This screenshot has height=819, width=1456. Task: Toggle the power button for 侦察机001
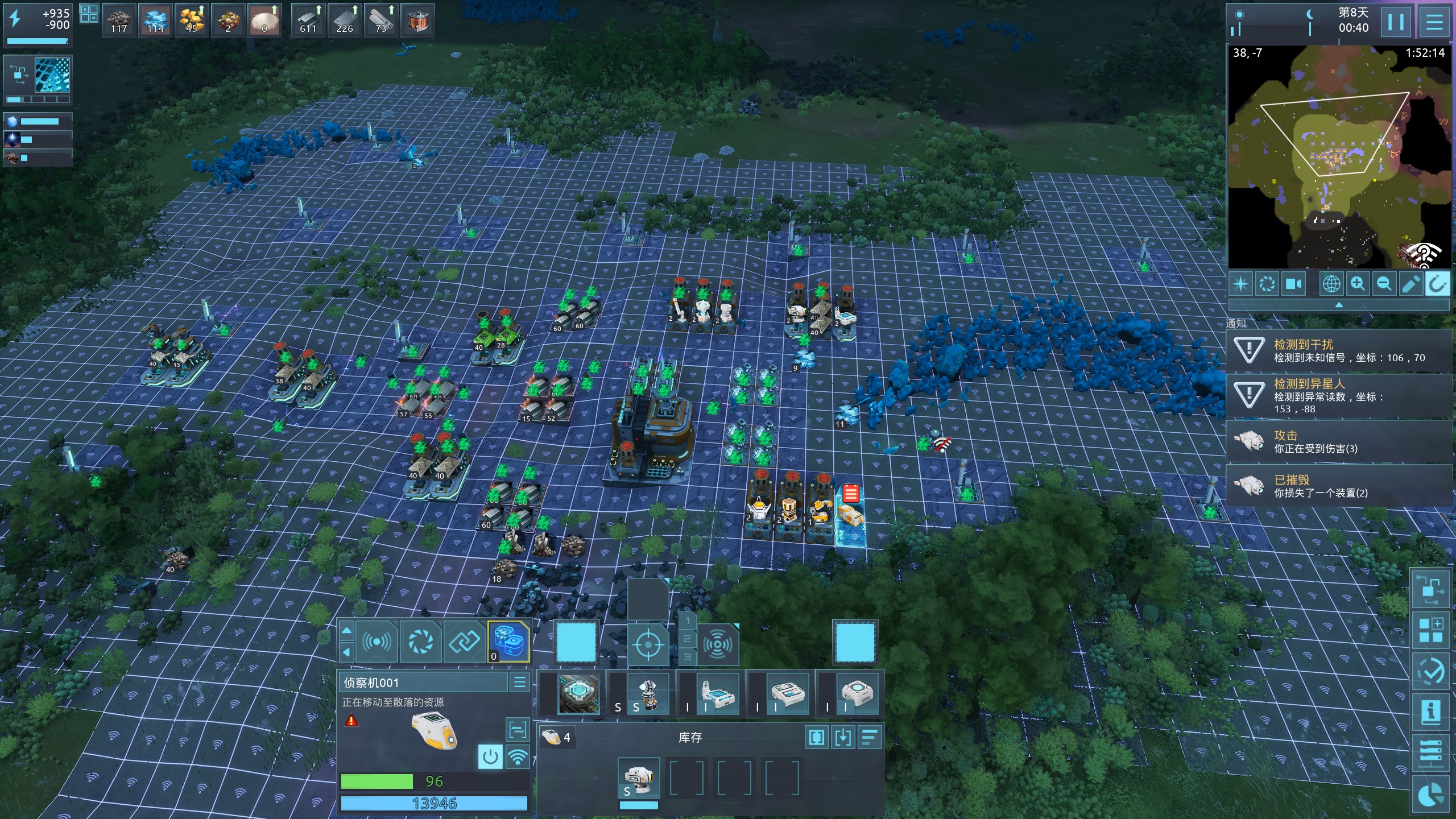tap(490, 757)
